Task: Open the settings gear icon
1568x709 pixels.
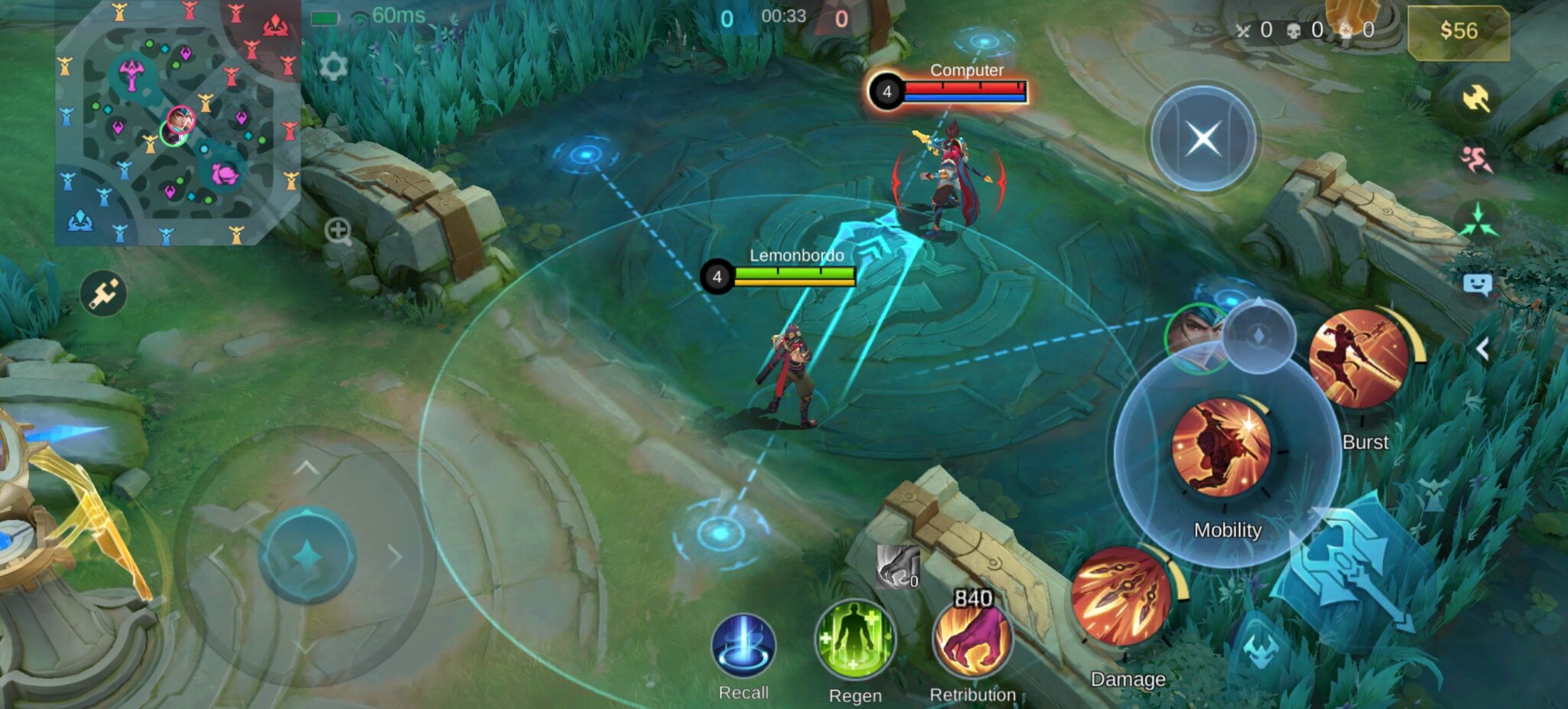Action: 333,67
